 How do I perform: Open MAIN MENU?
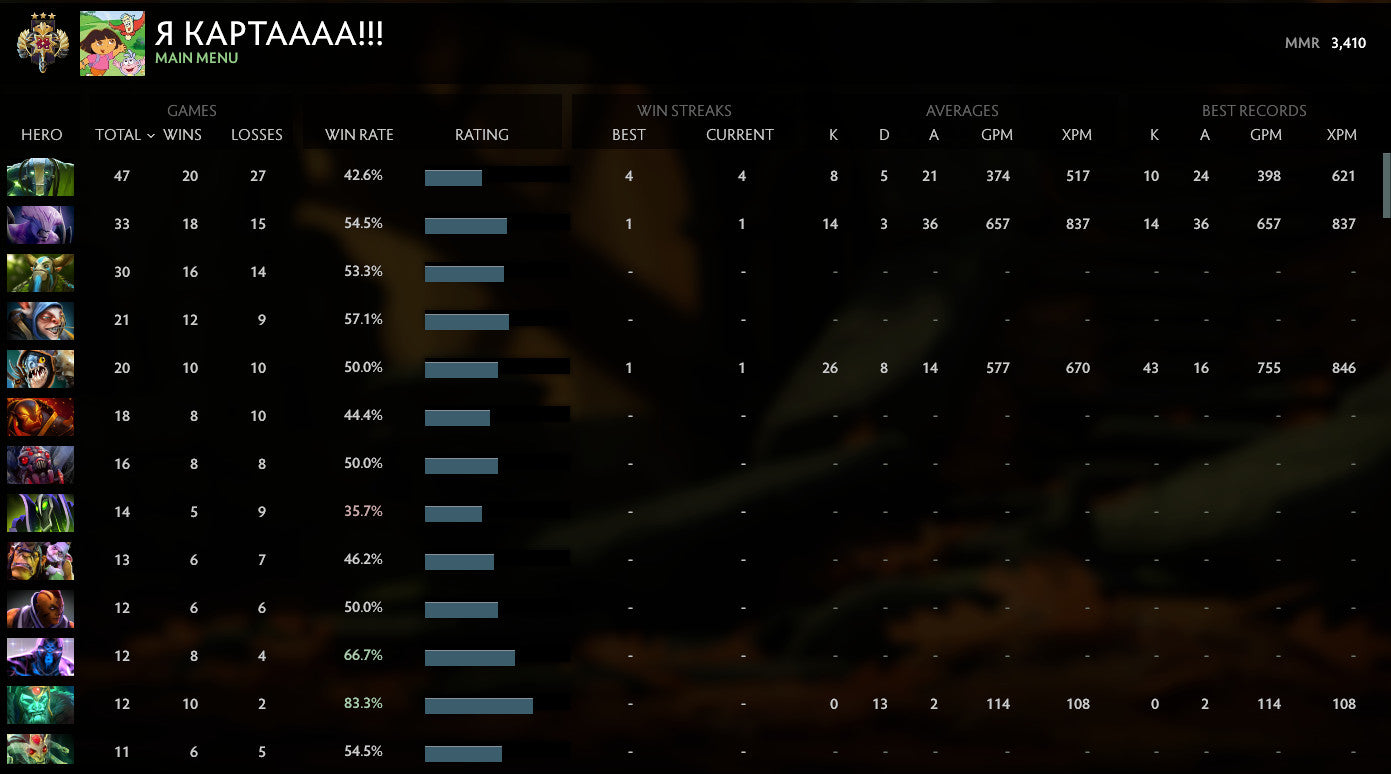[195, 58]
